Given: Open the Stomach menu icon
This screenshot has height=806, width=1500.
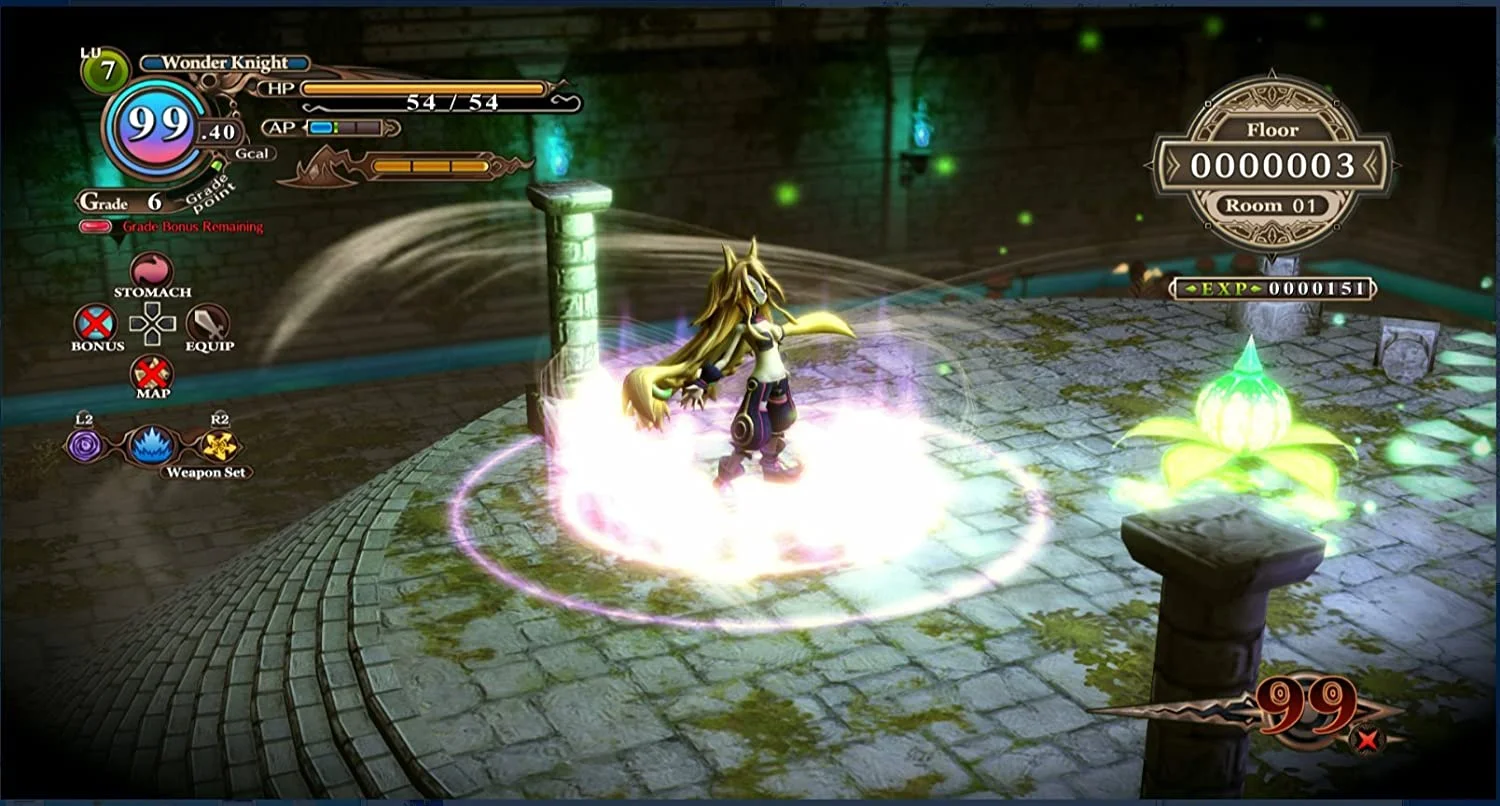Looking at the screenshot, I should pos(152,272).
